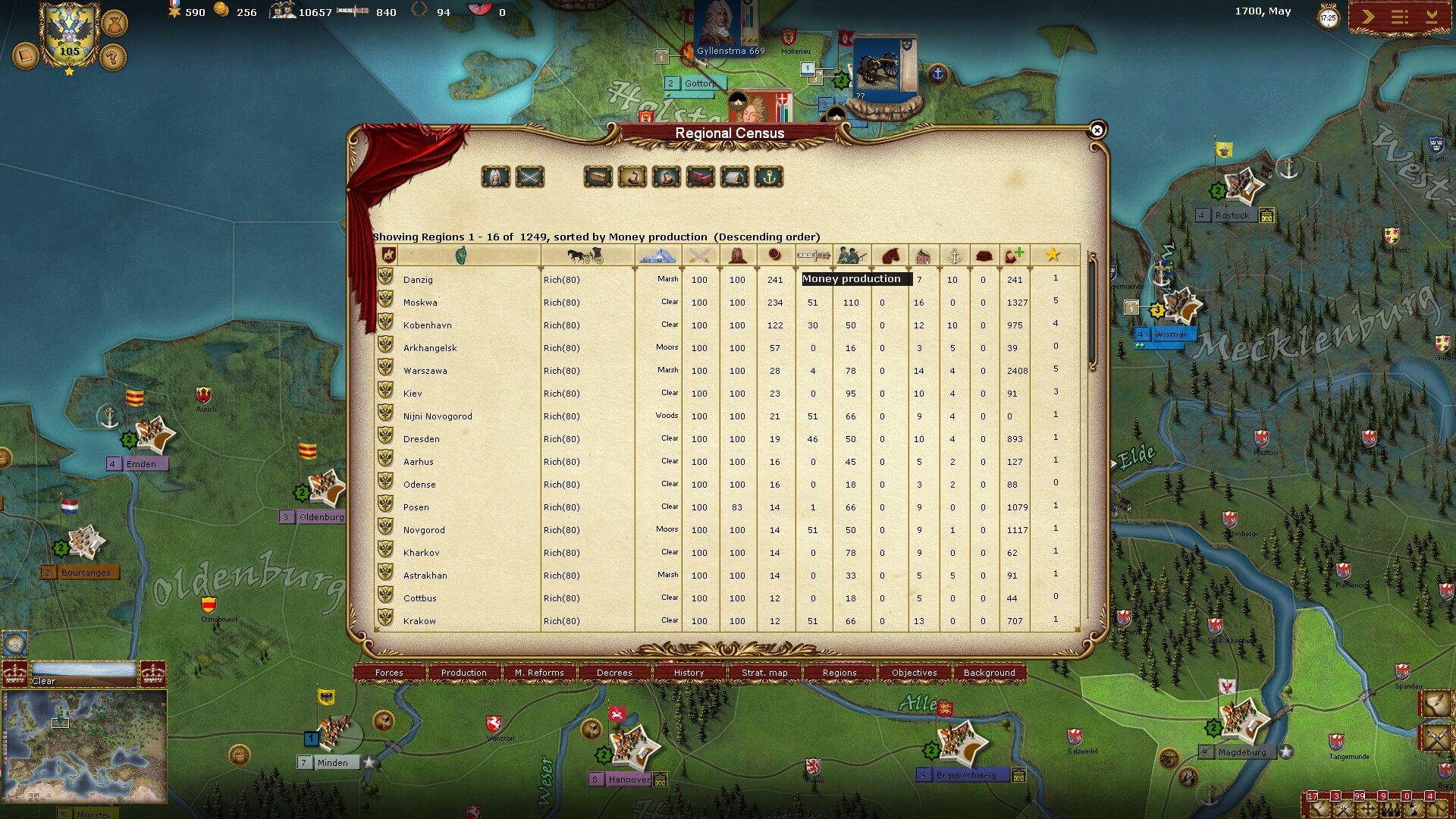Sort regions by the anchor column header
The image size is (1456, 819).
coord(954,256)
